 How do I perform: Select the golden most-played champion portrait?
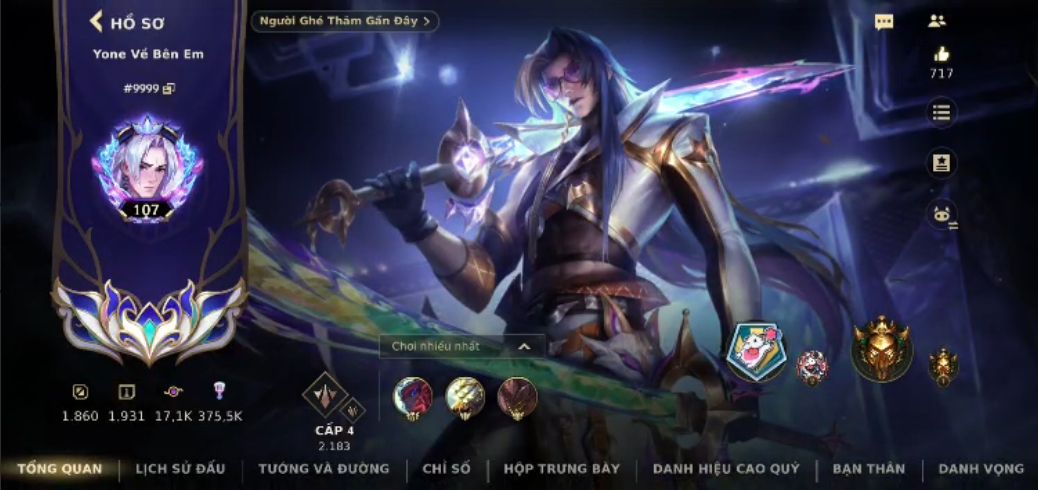click(465, 397)
